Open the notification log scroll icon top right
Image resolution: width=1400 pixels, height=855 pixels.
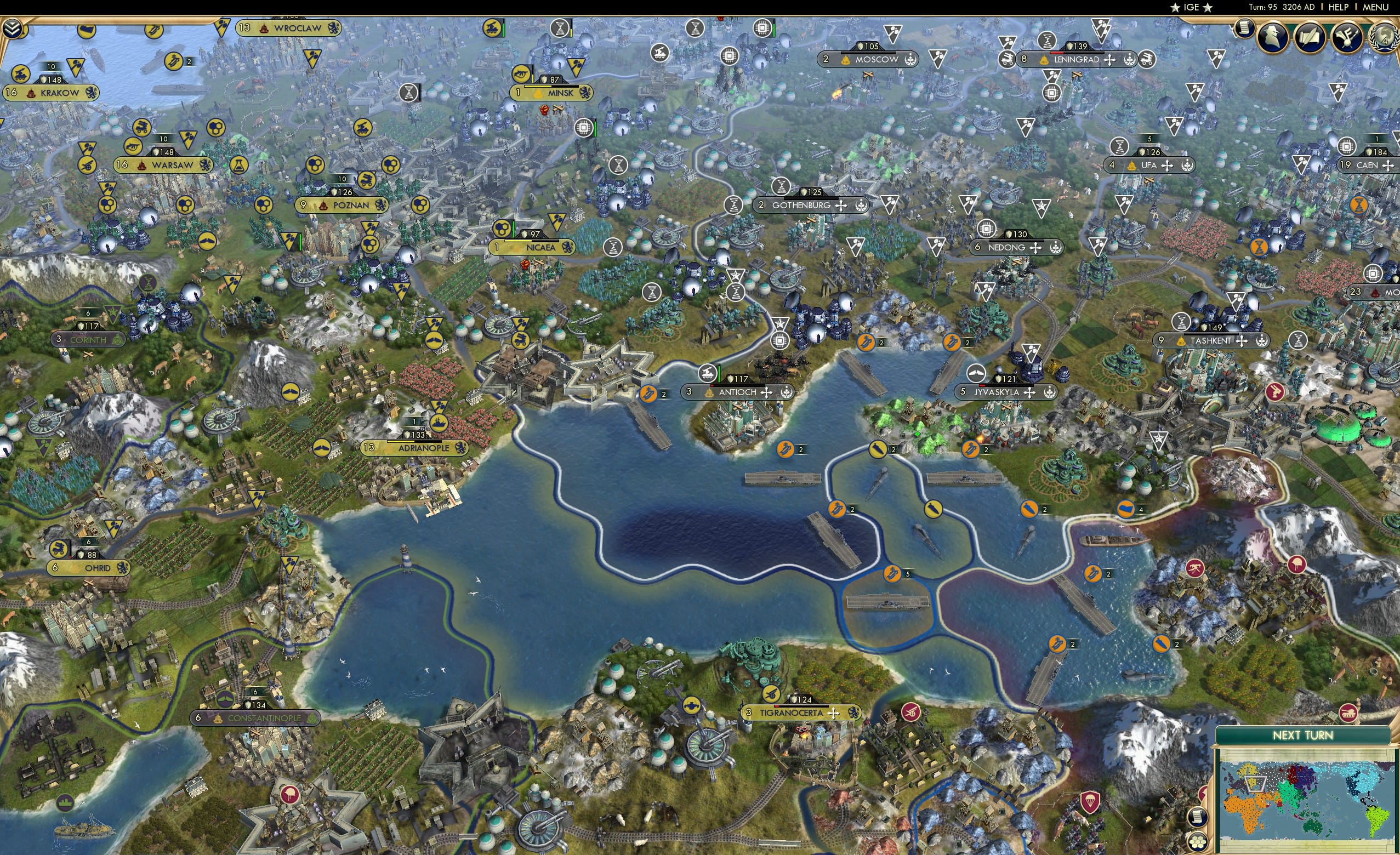[x=1245, y=30]
